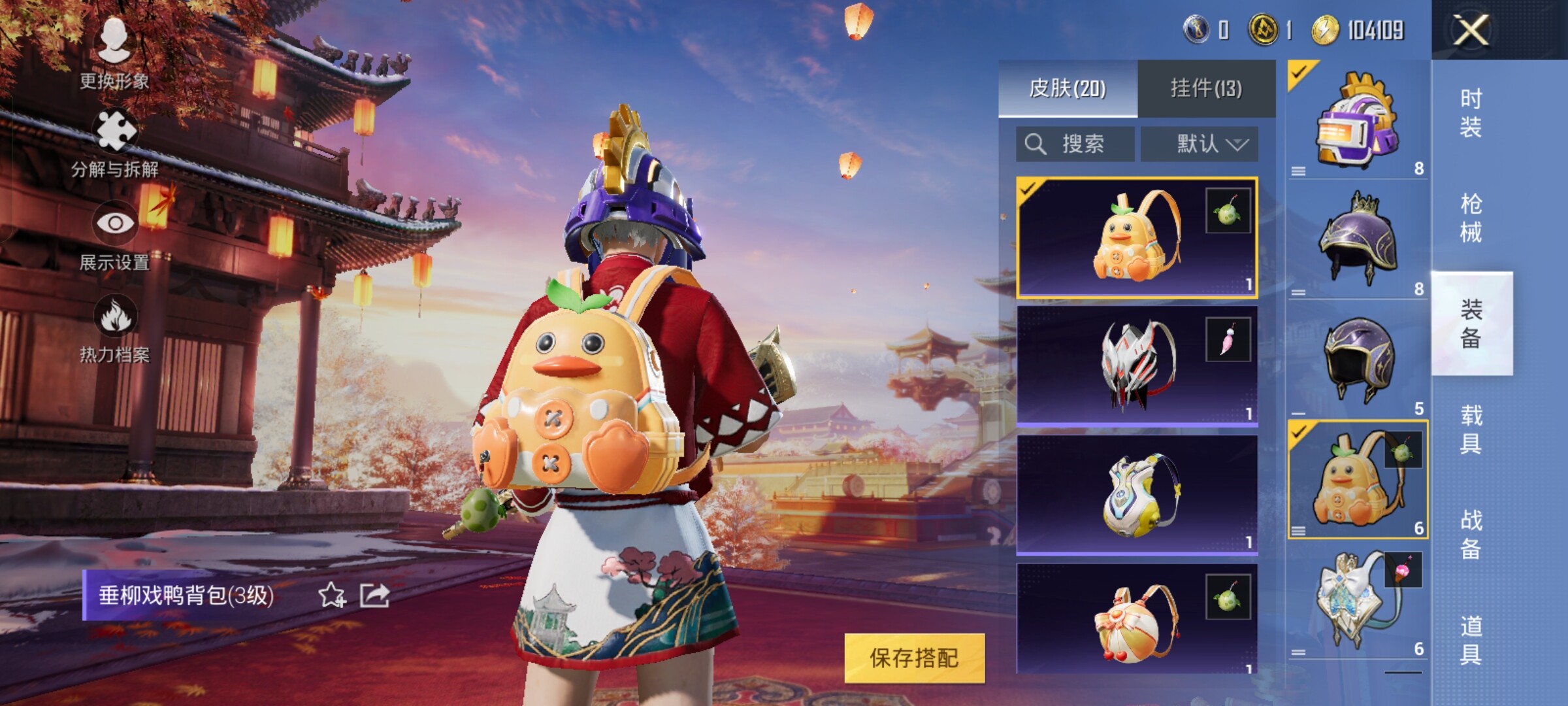Click the 搜索 search field
The image size is (1568, 706).
point(1075,144)
